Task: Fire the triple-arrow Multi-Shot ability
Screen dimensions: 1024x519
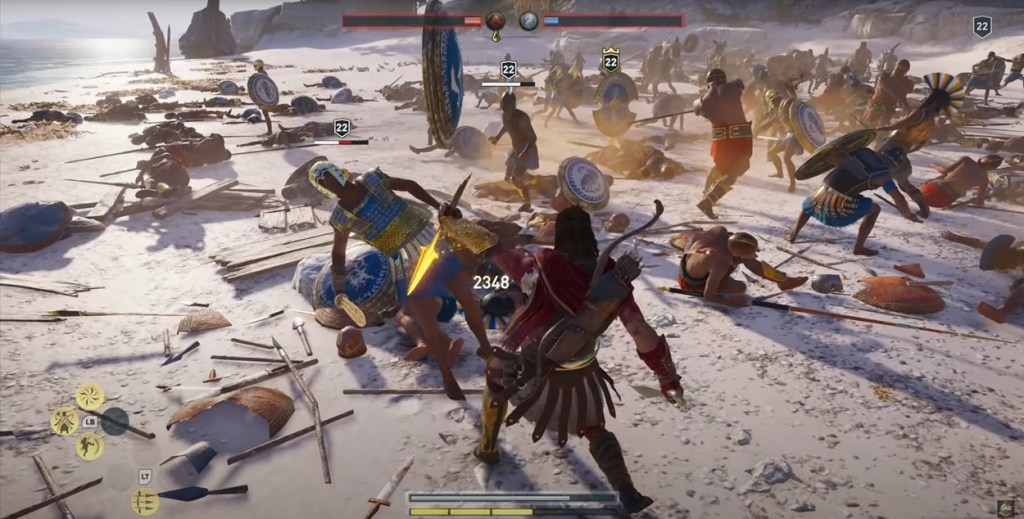Action: point(144,501)
